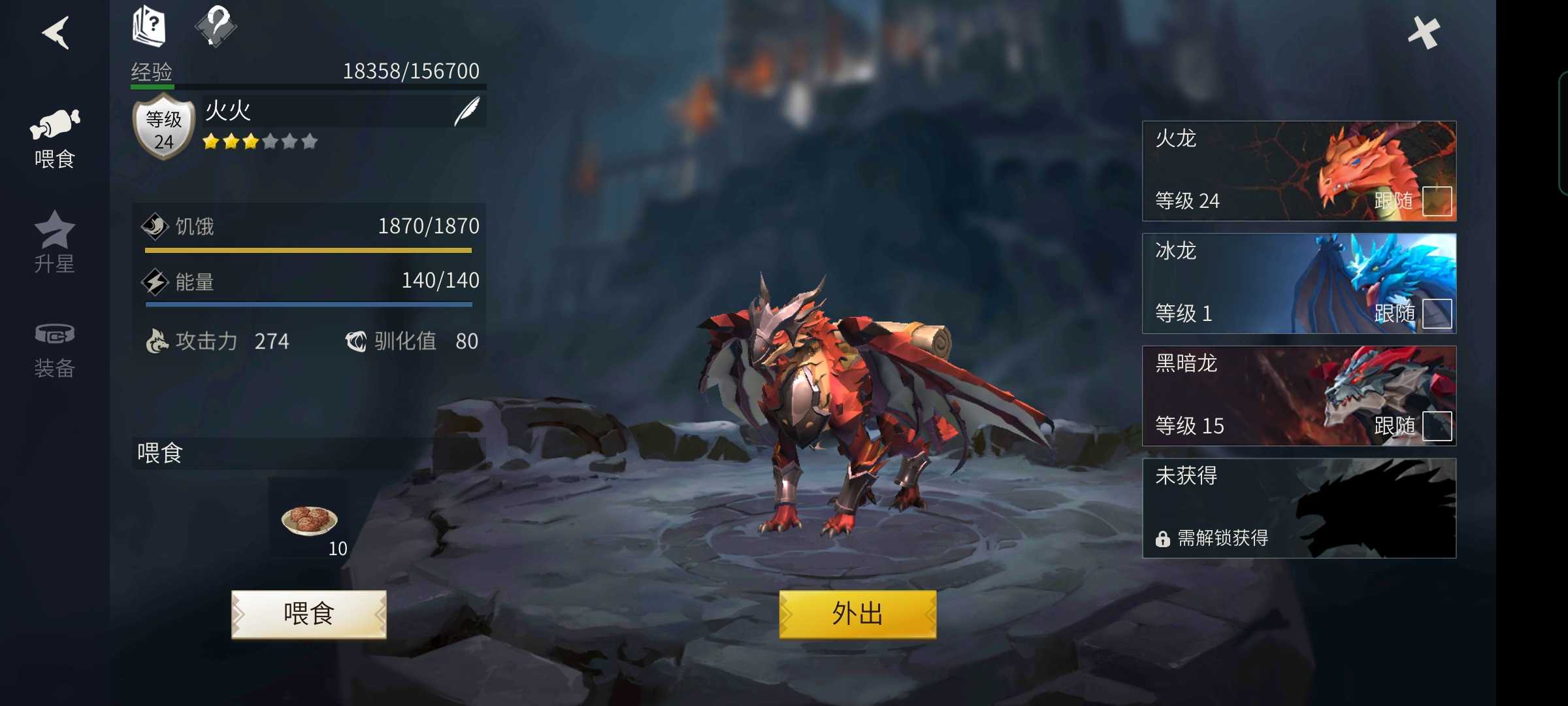The height and width of the screenshot is (706, 1568).
Task: Switch to the 喂食 feeding tab
Action: [55, 139]
